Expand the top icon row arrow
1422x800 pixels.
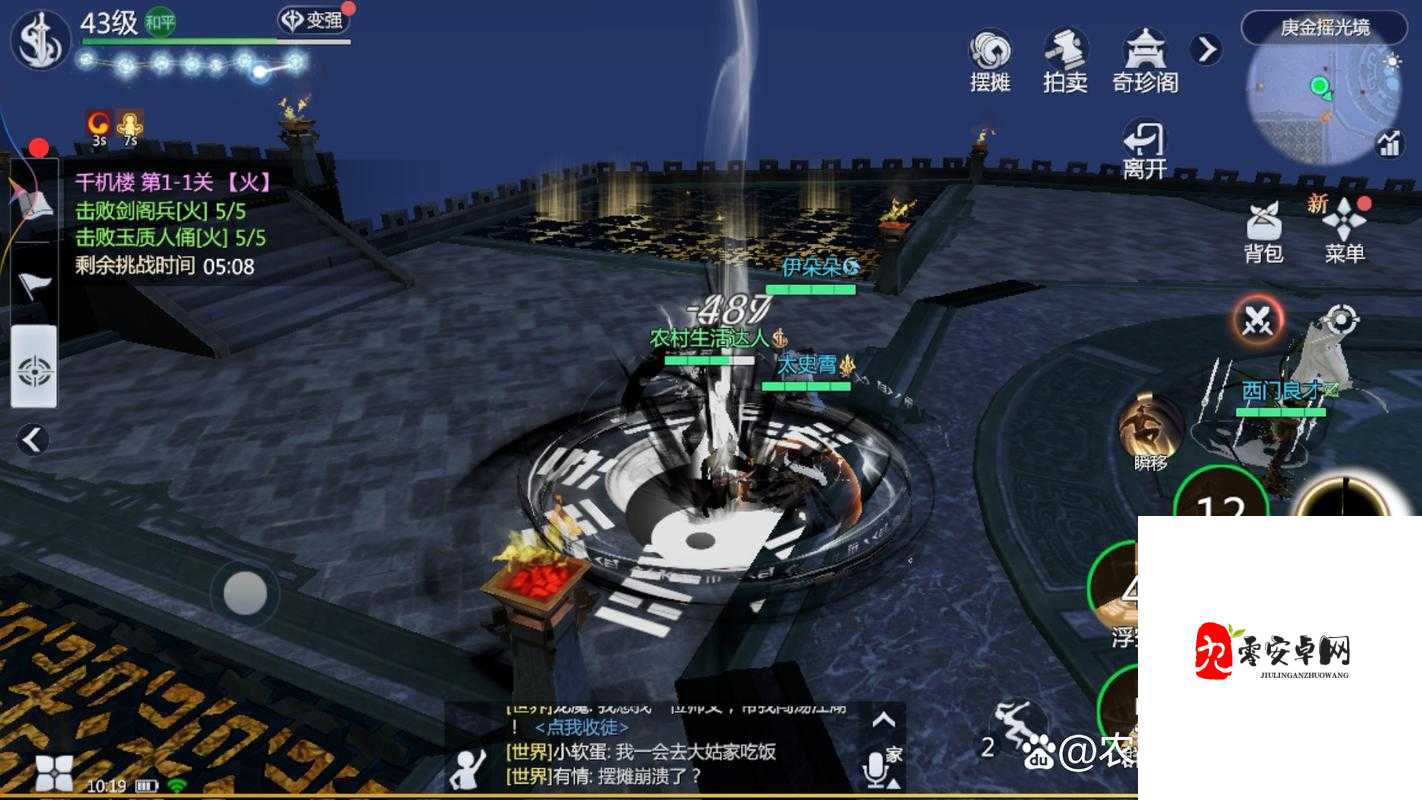pos(1207,49)
